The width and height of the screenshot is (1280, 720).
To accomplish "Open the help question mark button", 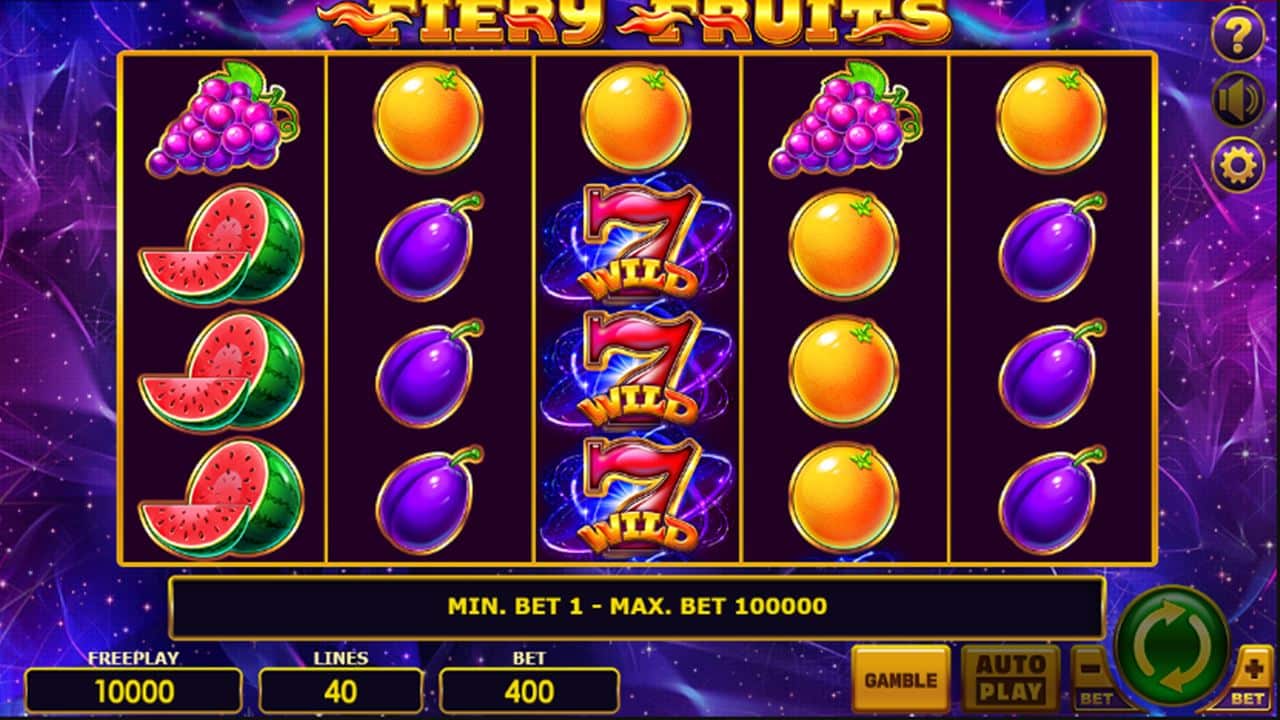I will (x=1238, y=35).
